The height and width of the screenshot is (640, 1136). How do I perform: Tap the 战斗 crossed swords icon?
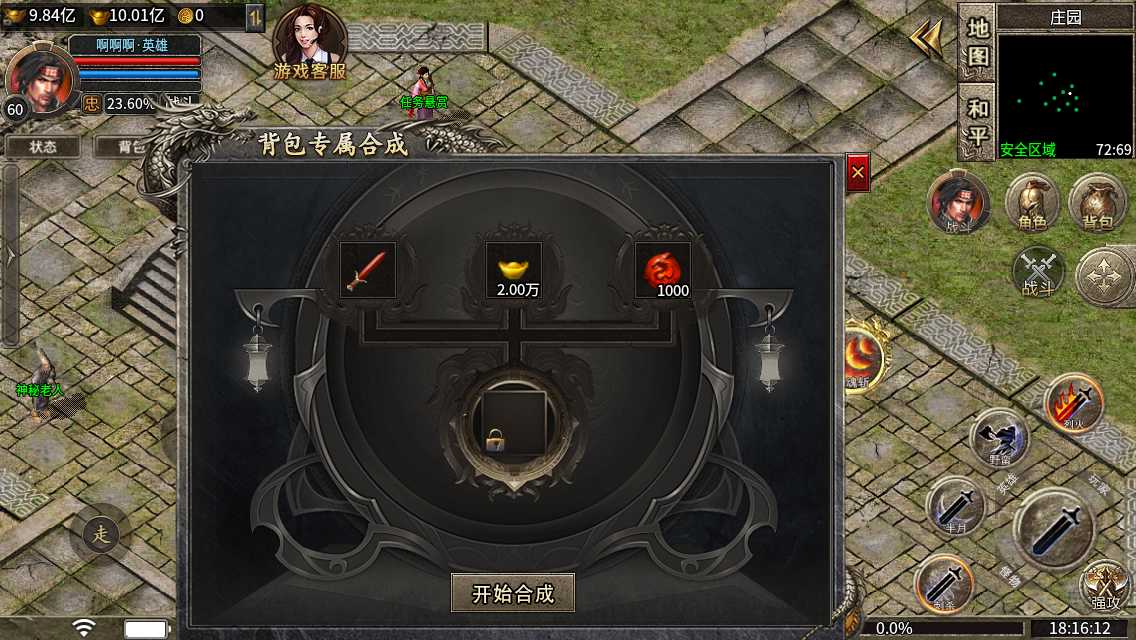pyautogui.click(x=1037, y=271)
